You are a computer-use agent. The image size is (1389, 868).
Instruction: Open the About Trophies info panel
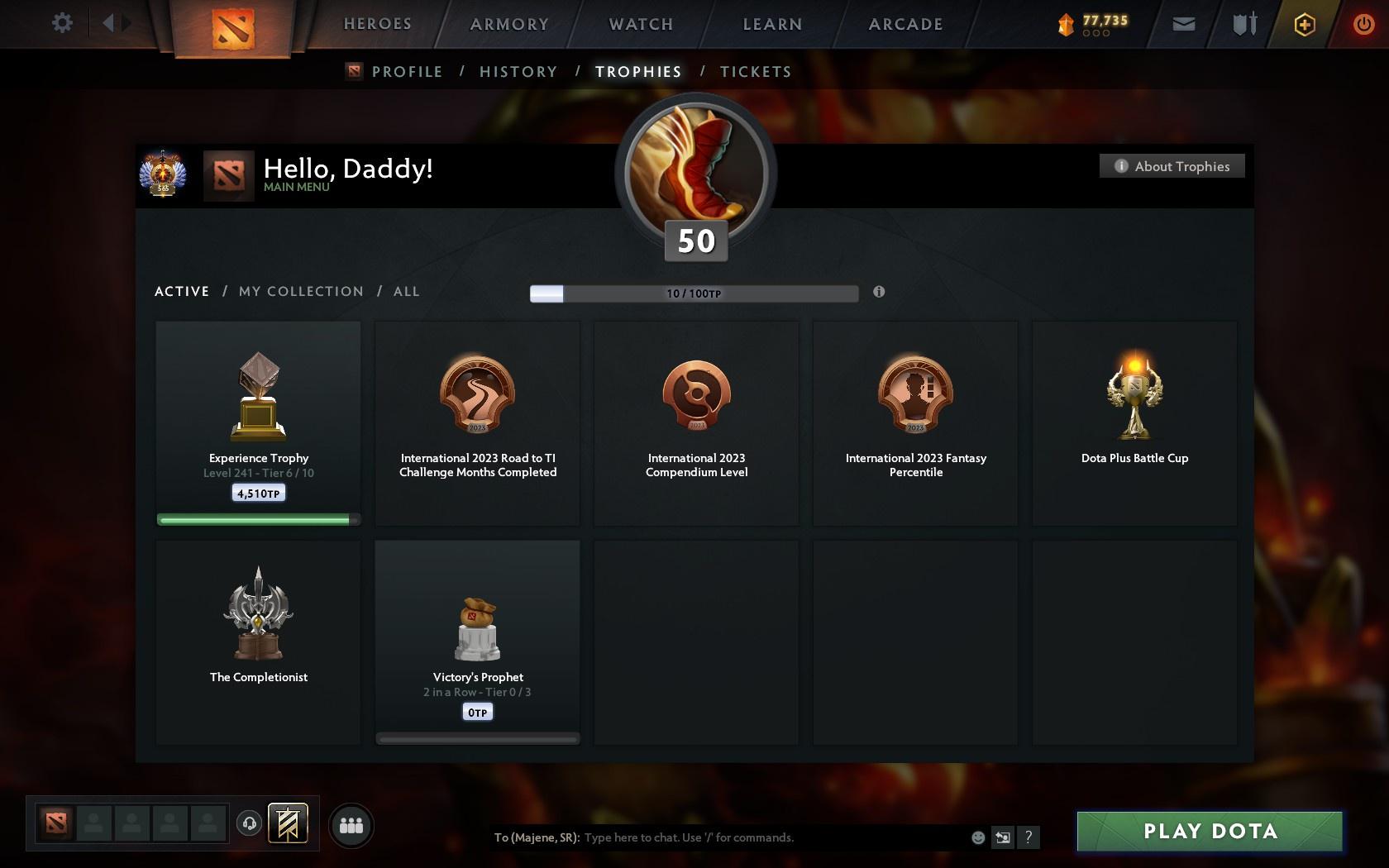[1172, 165]
